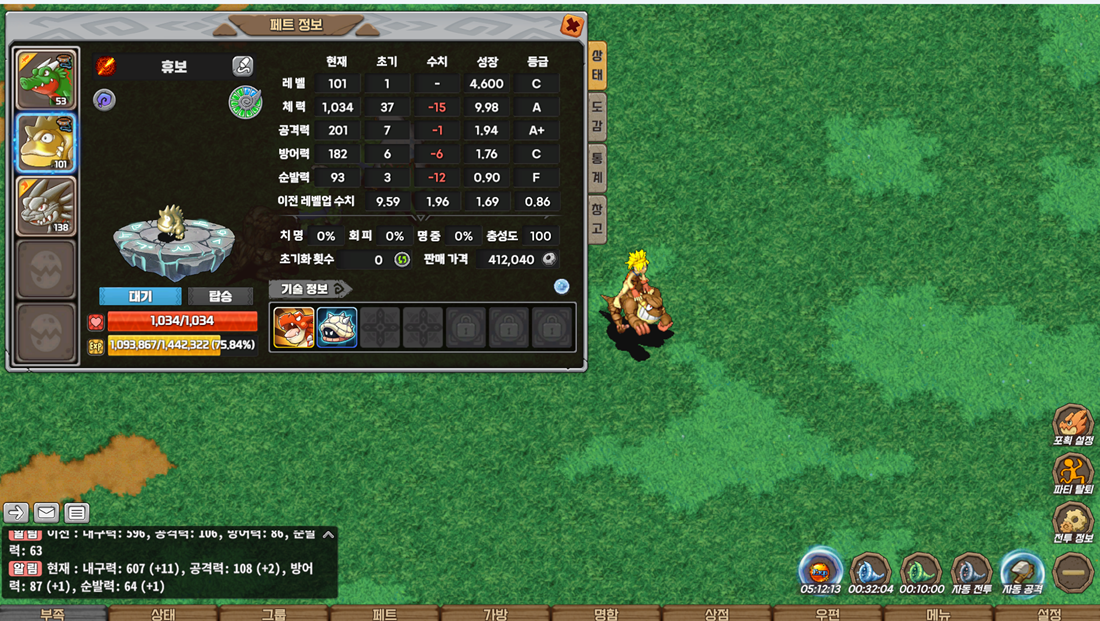Open the 통계 side tab
The width and height of the screenshot is (1100, 621).
(x=596, y=167)
